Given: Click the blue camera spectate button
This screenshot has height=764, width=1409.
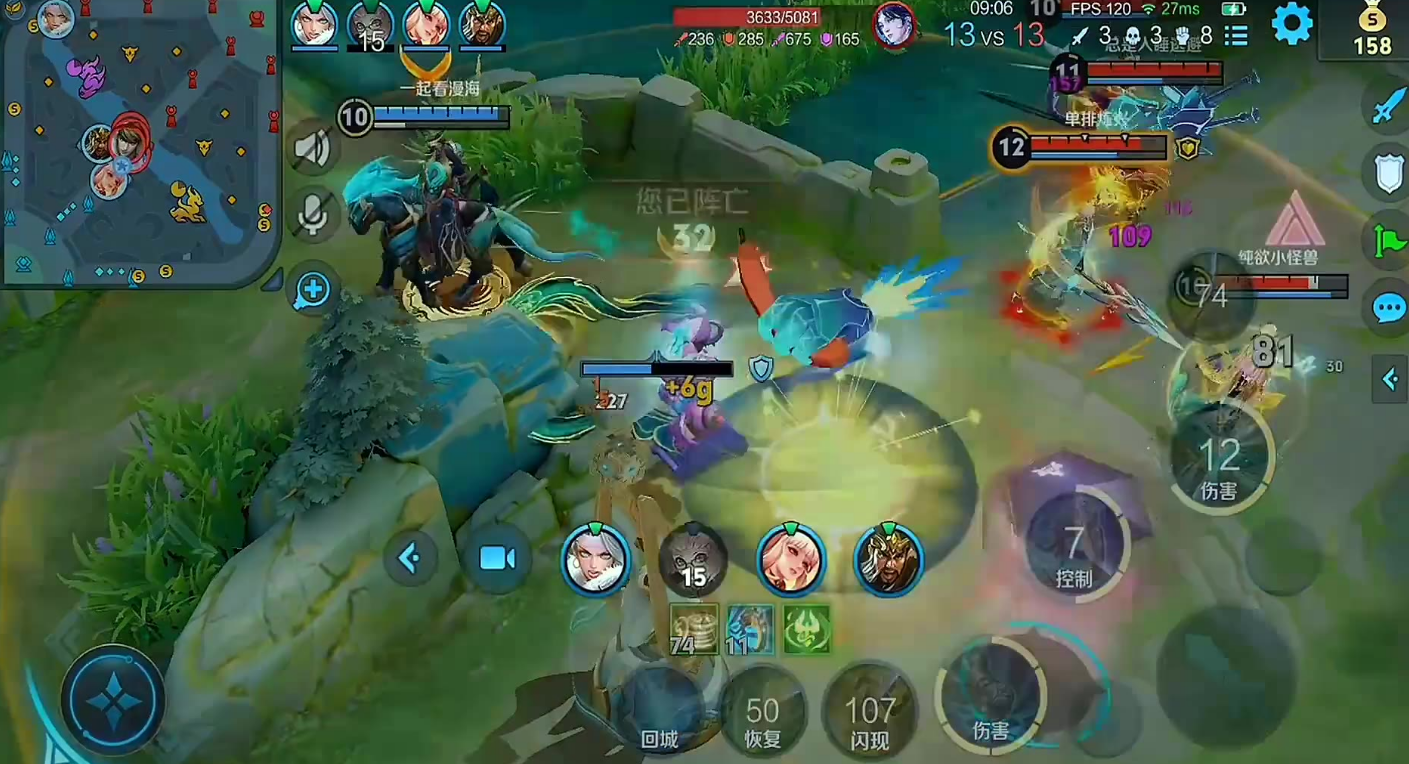Looking at the screenshot, I should point(497,558).
